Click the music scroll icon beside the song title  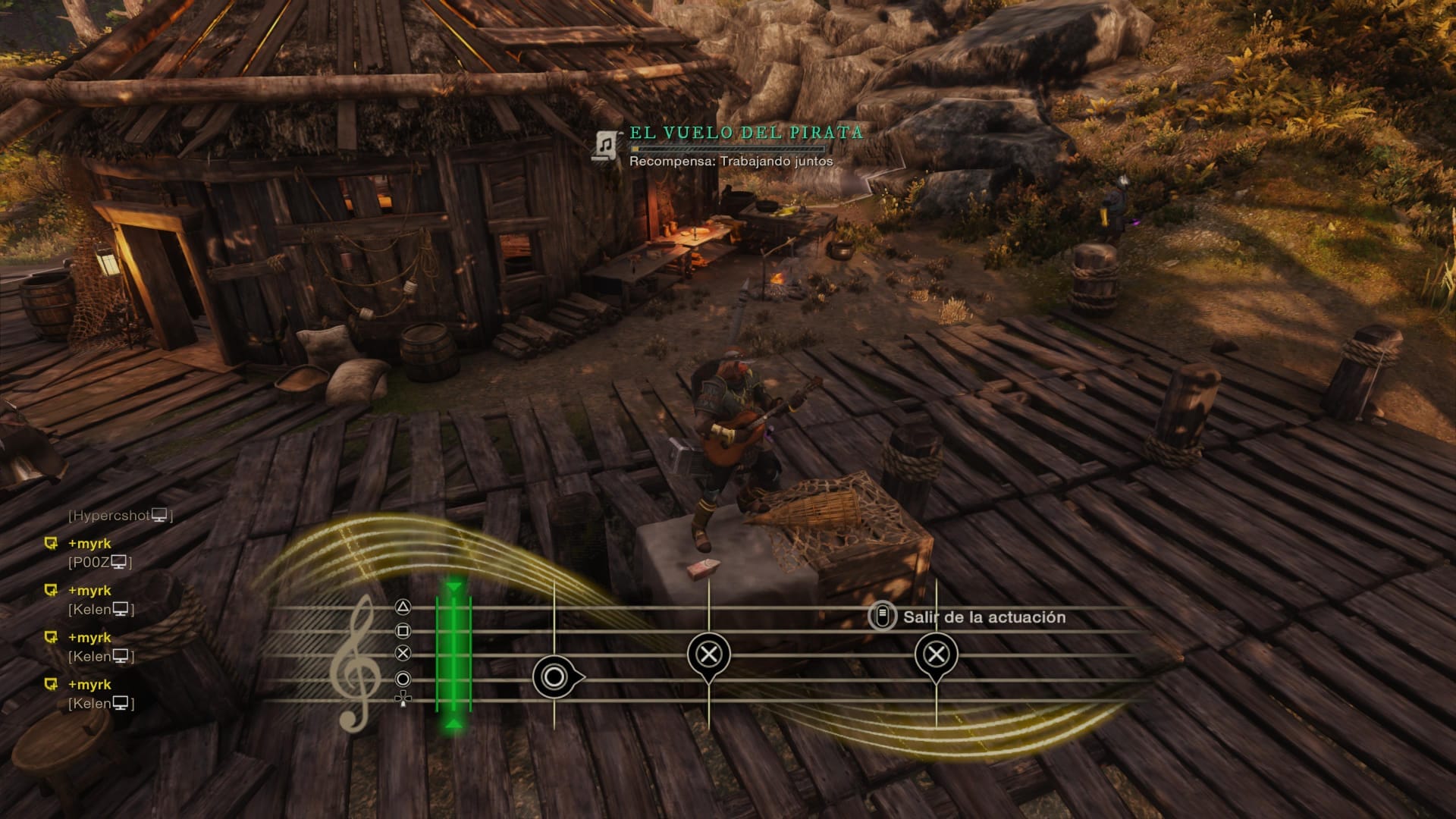pos(605,143)
